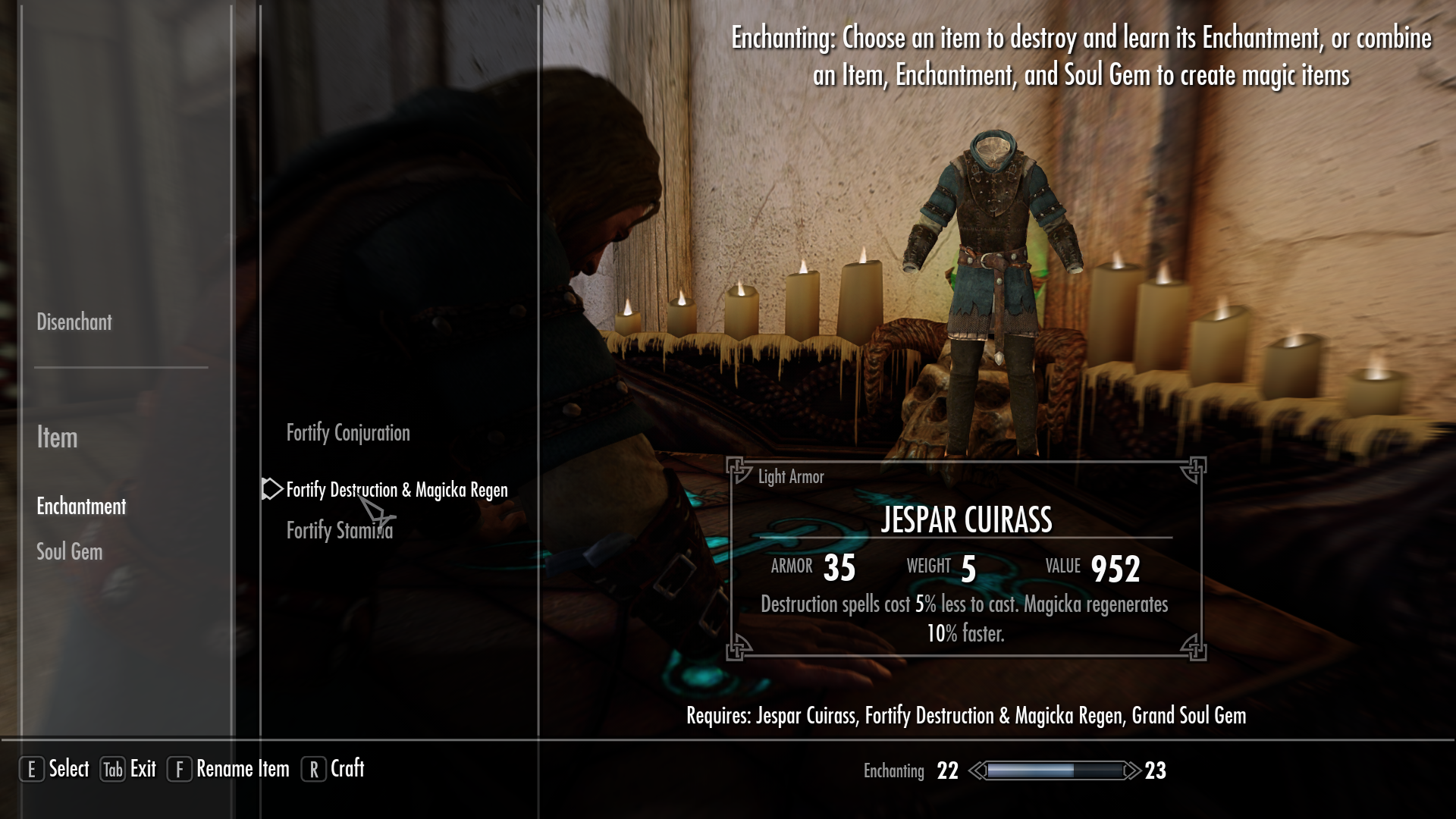This screenshot has width=1456, height=819.
Task: Click the Craft text button
Action: click(x=347, y=769)
